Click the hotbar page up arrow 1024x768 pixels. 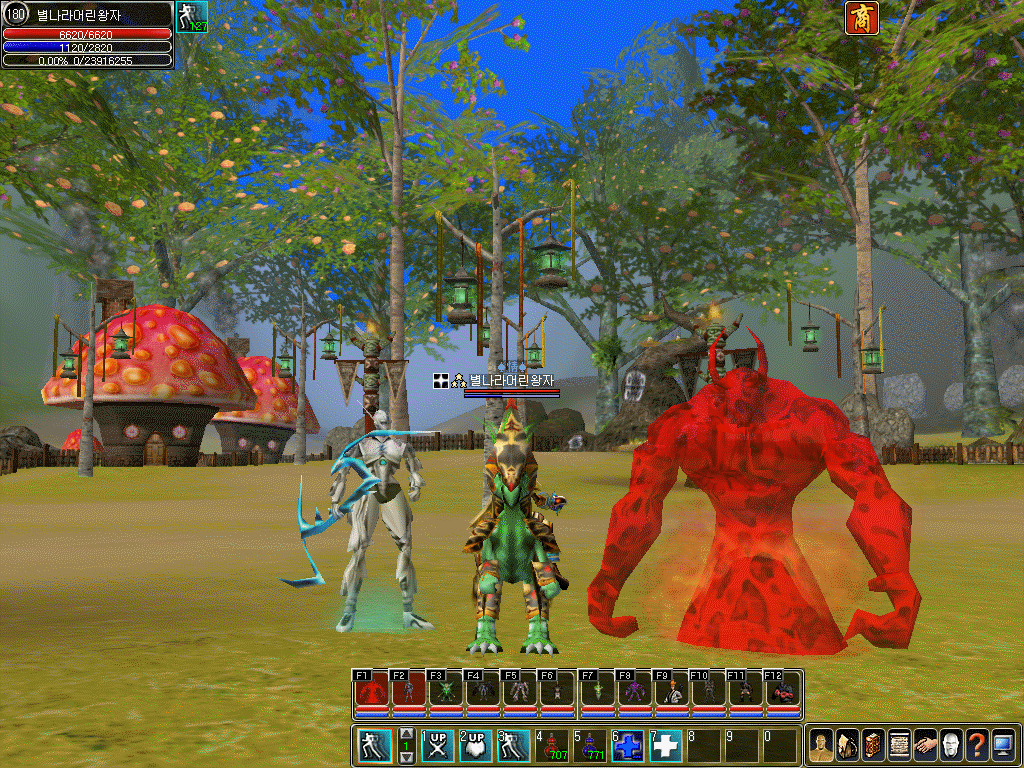(407, 735)
